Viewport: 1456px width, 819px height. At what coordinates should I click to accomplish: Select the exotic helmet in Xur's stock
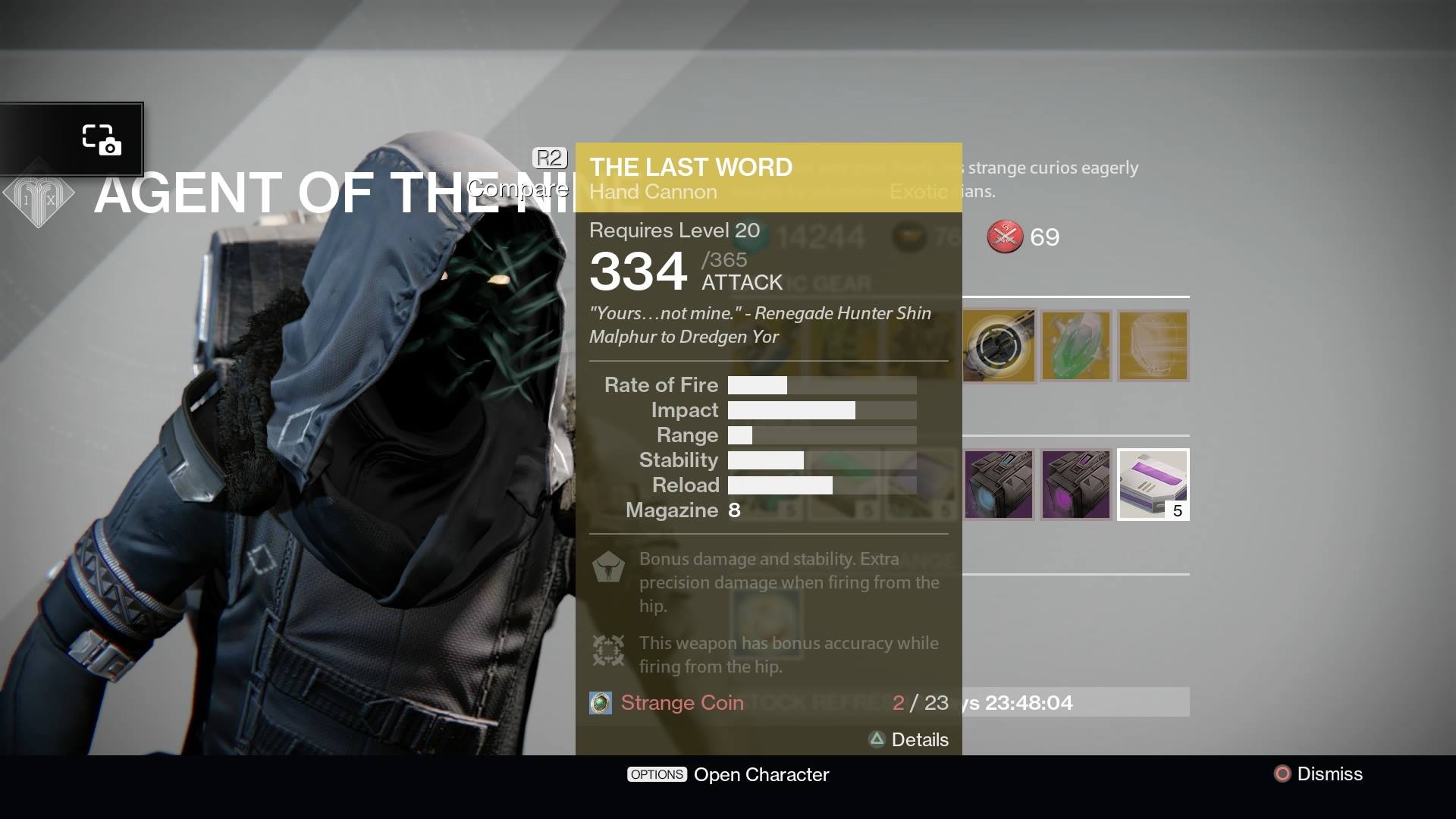tap(1153, 345)
